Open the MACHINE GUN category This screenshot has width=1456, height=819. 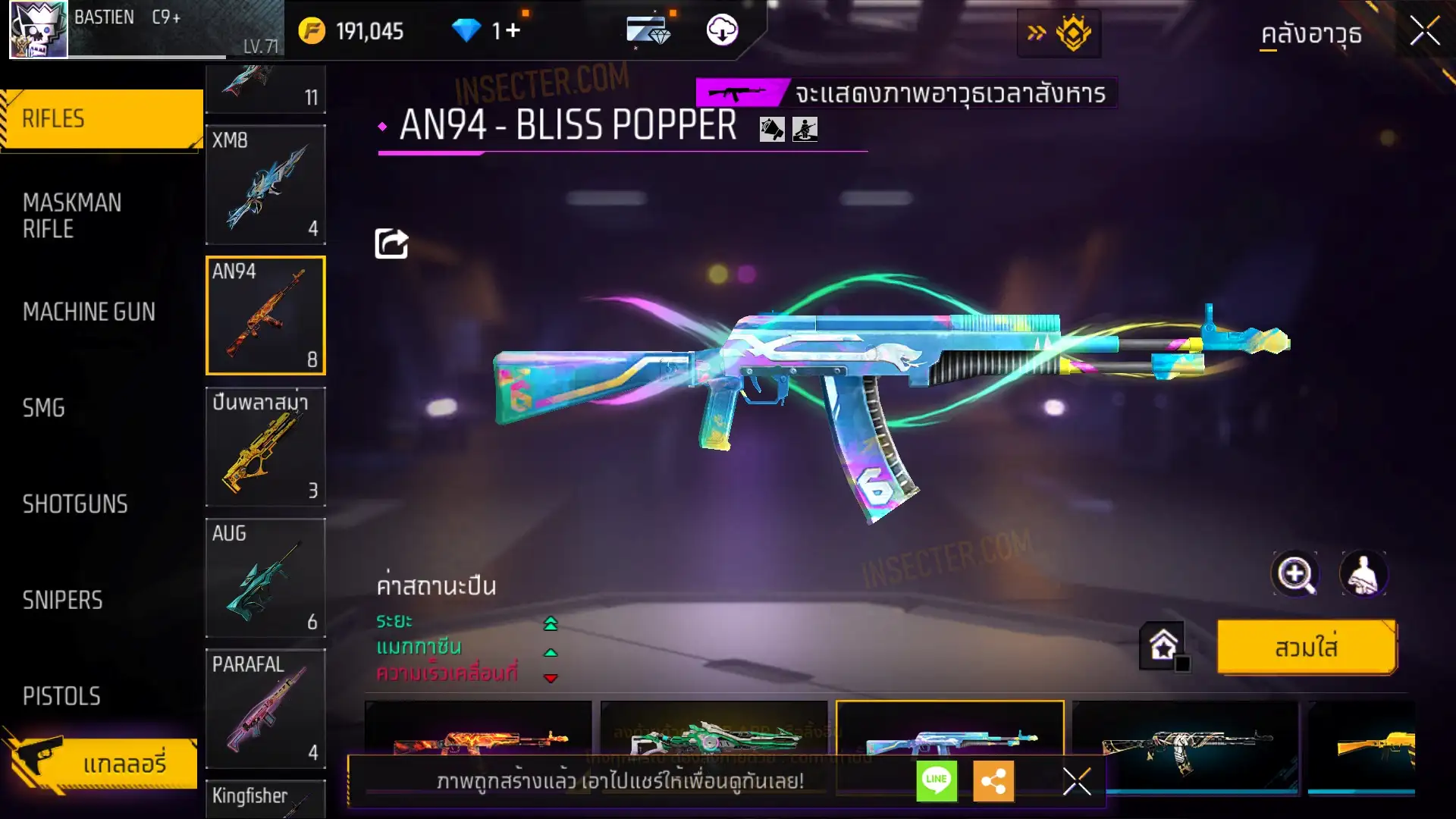pyautogui.click(x=89, y=312)
